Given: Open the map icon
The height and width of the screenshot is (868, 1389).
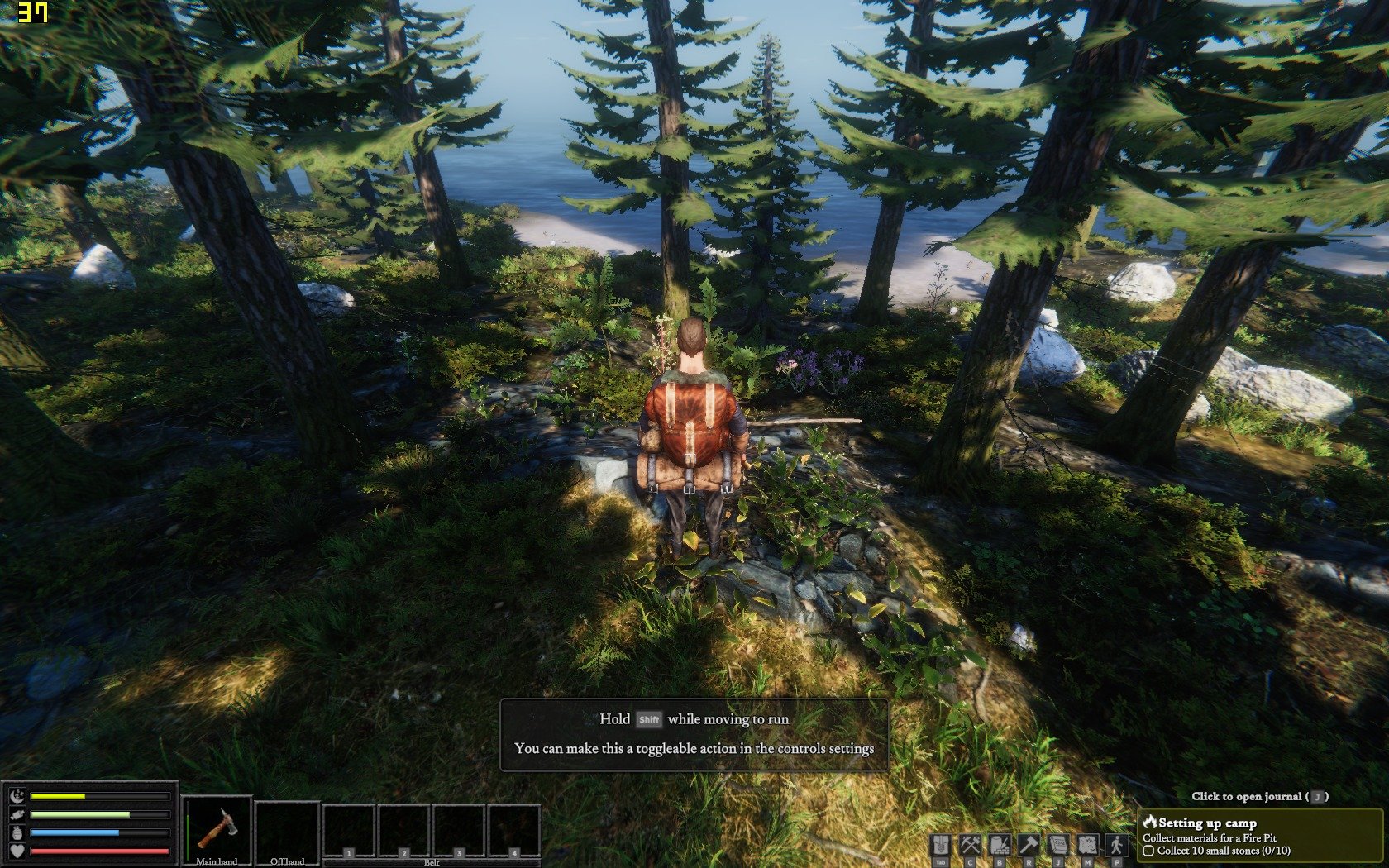Looking at the screenshot, I should click(1087, 846).
